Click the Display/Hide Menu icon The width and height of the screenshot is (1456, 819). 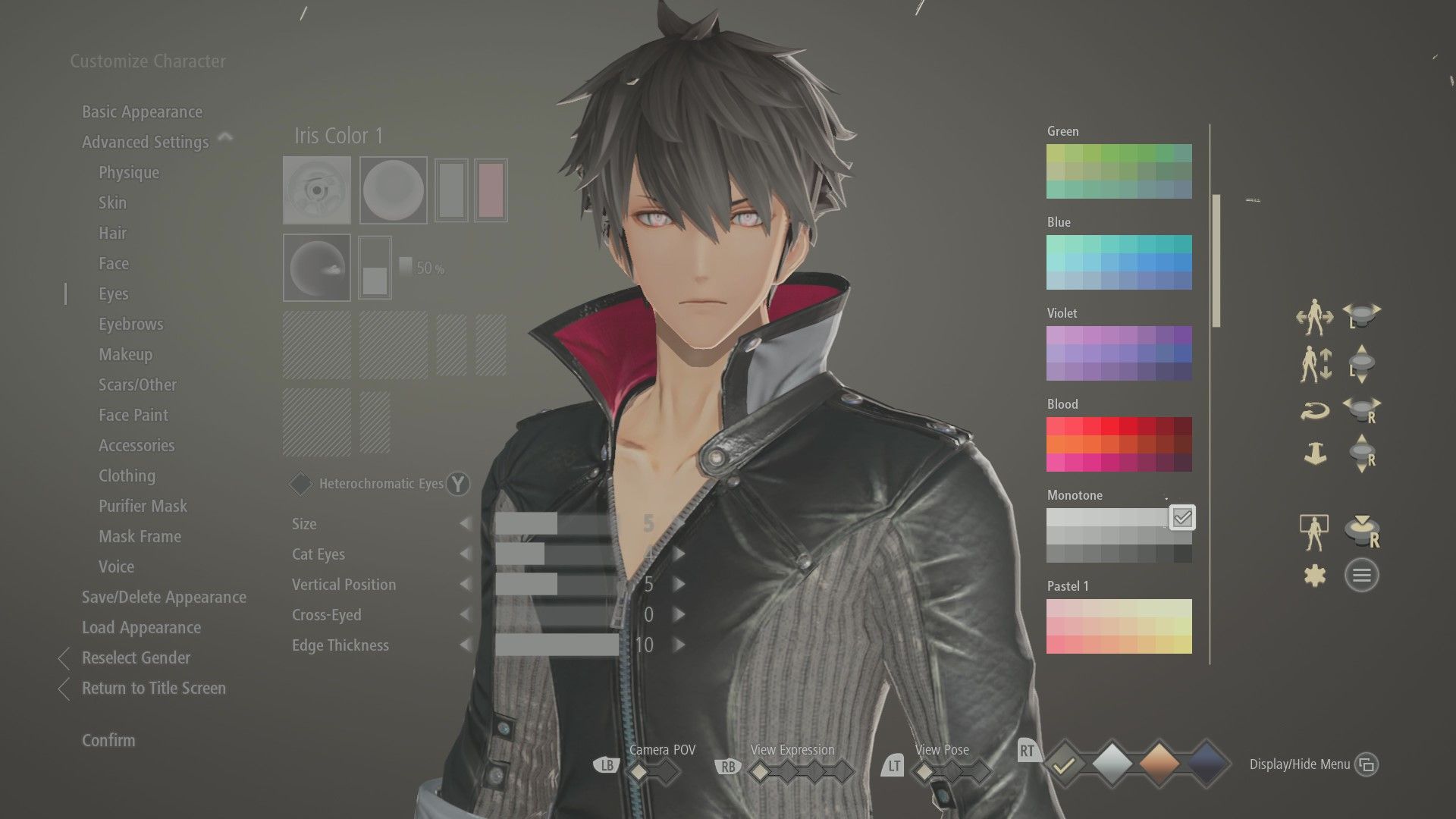(1367, 765)
